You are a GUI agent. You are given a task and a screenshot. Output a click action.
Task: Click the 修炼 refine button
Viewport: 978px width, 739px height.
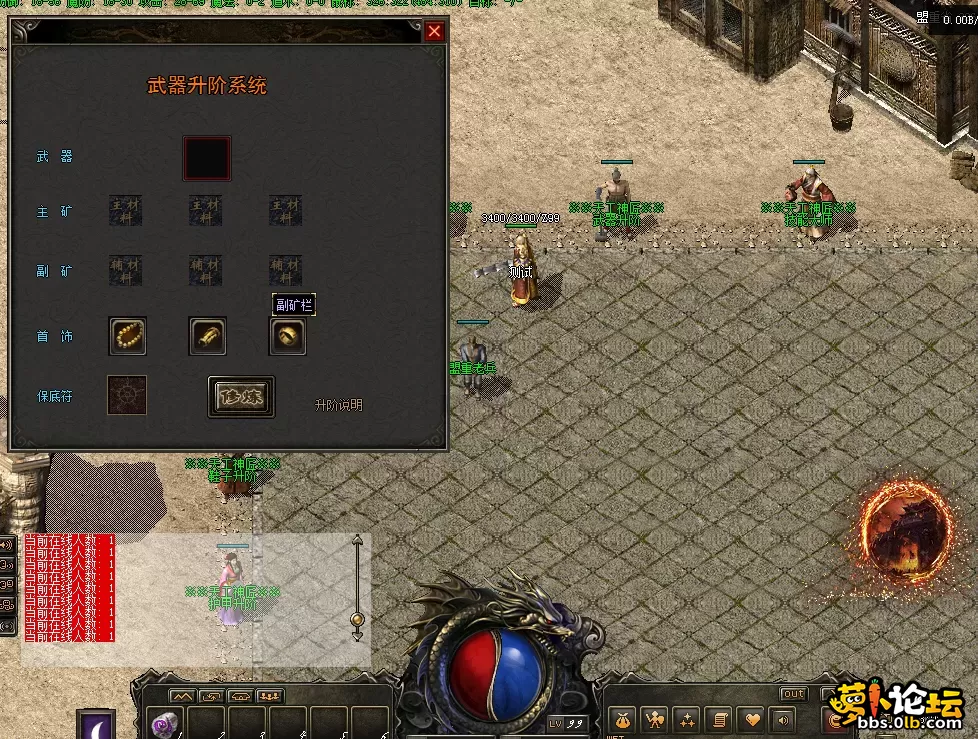coord(241,396)
